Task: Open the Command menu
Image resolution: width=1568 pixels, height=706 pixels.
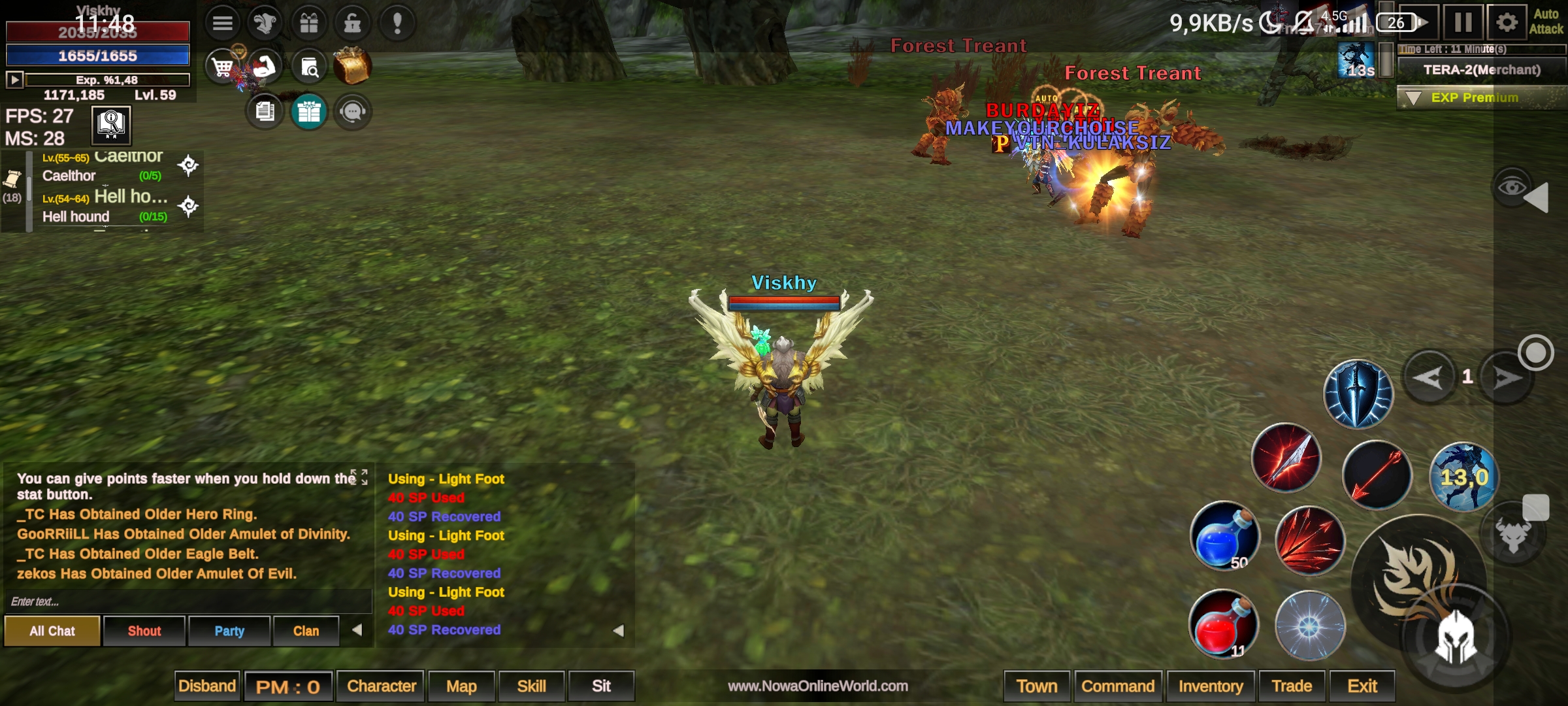Action: [1118, 686]
